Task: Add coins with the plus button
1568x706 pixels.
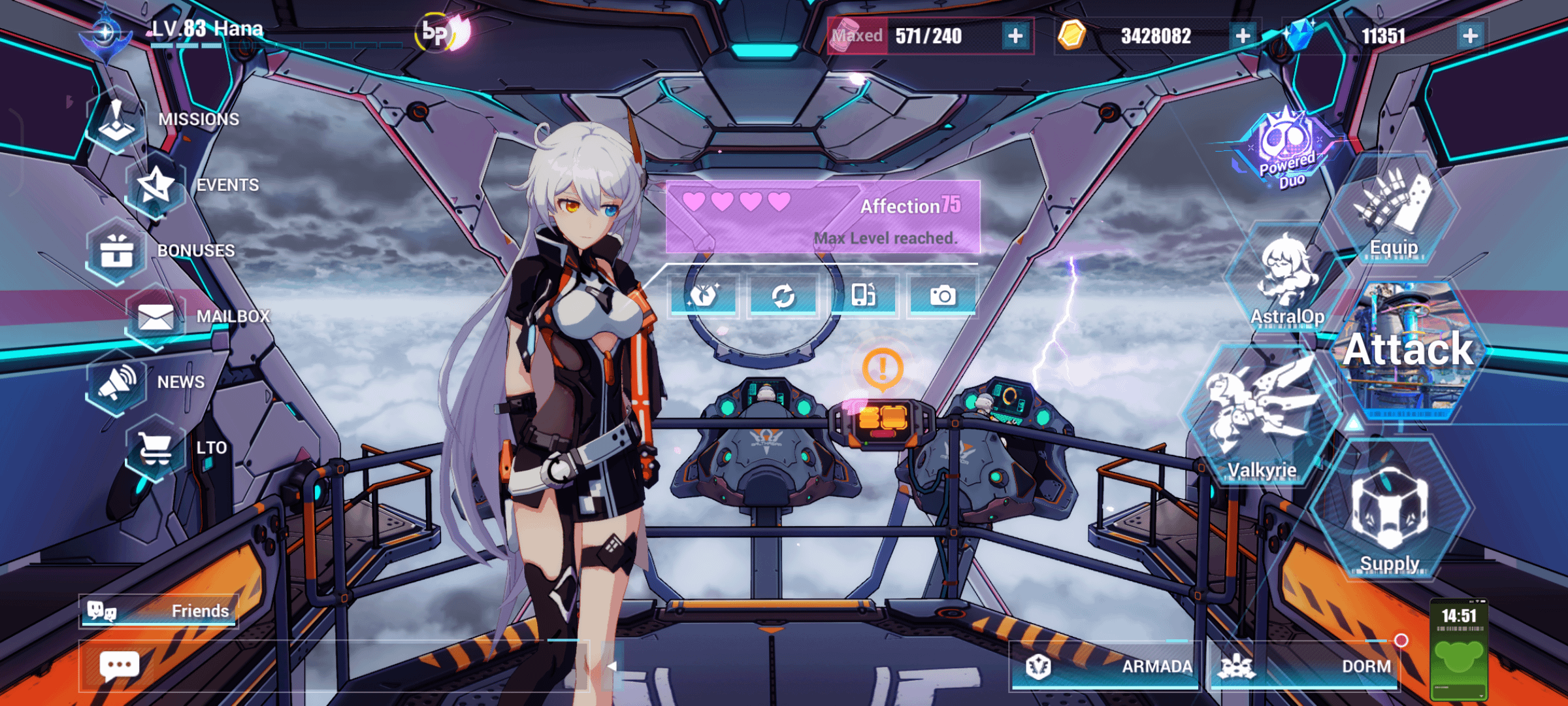Action: point(1243,36)
